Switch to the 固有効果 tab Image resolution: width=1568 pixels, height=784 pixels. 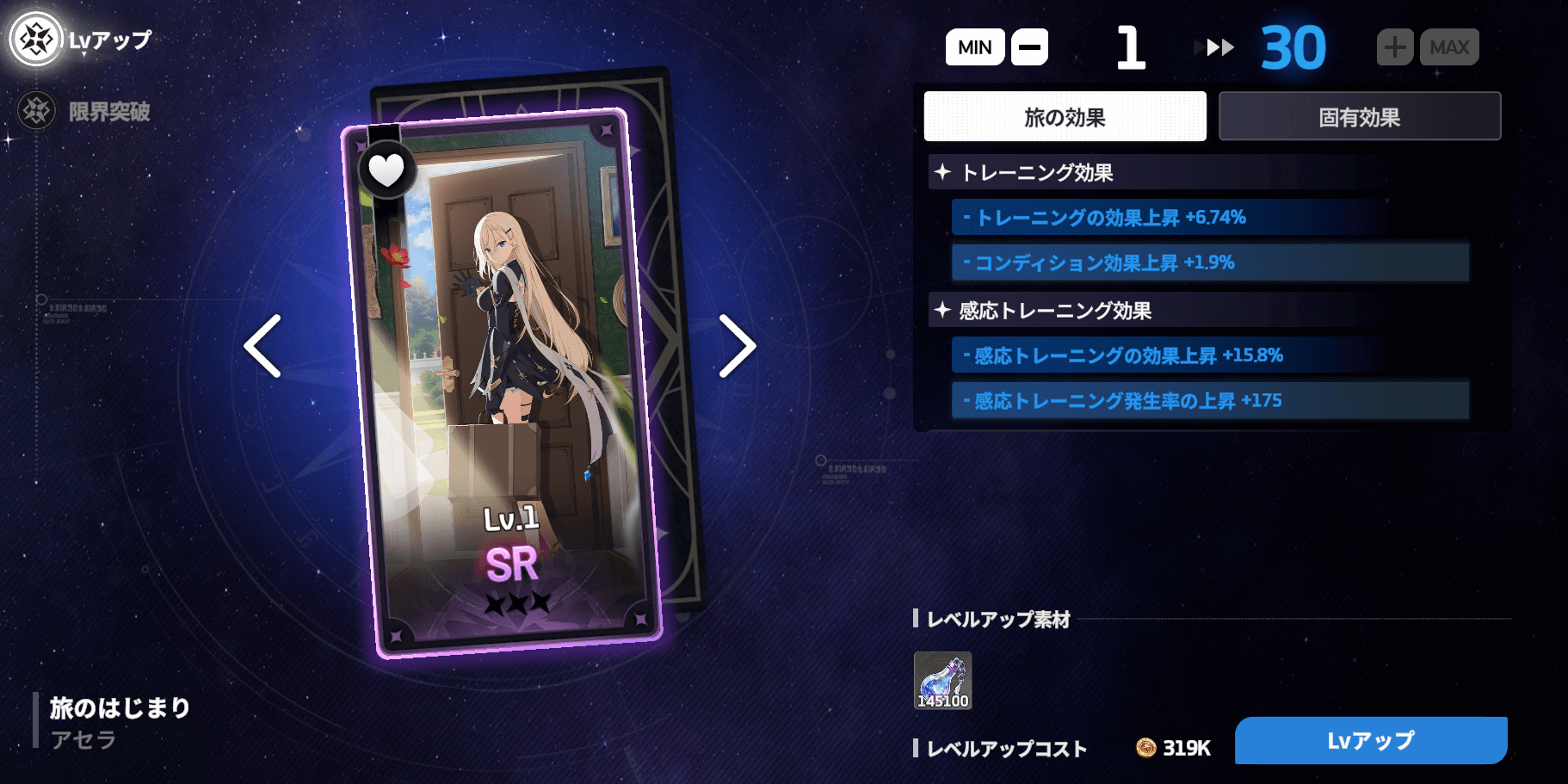(1359, 116)
